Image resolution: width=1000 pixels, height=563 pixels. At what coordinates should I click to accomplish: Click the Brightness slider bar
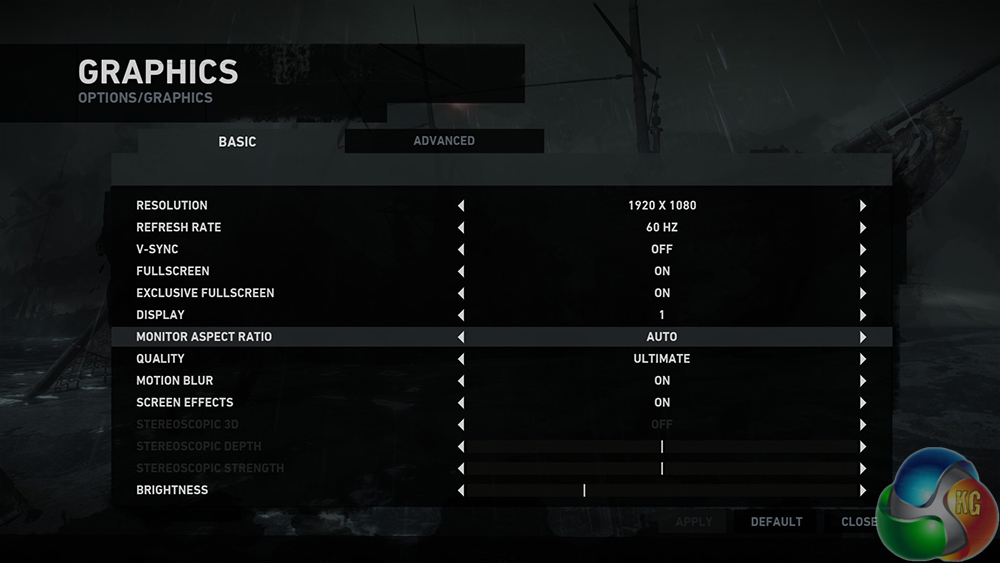pos(661,491)
